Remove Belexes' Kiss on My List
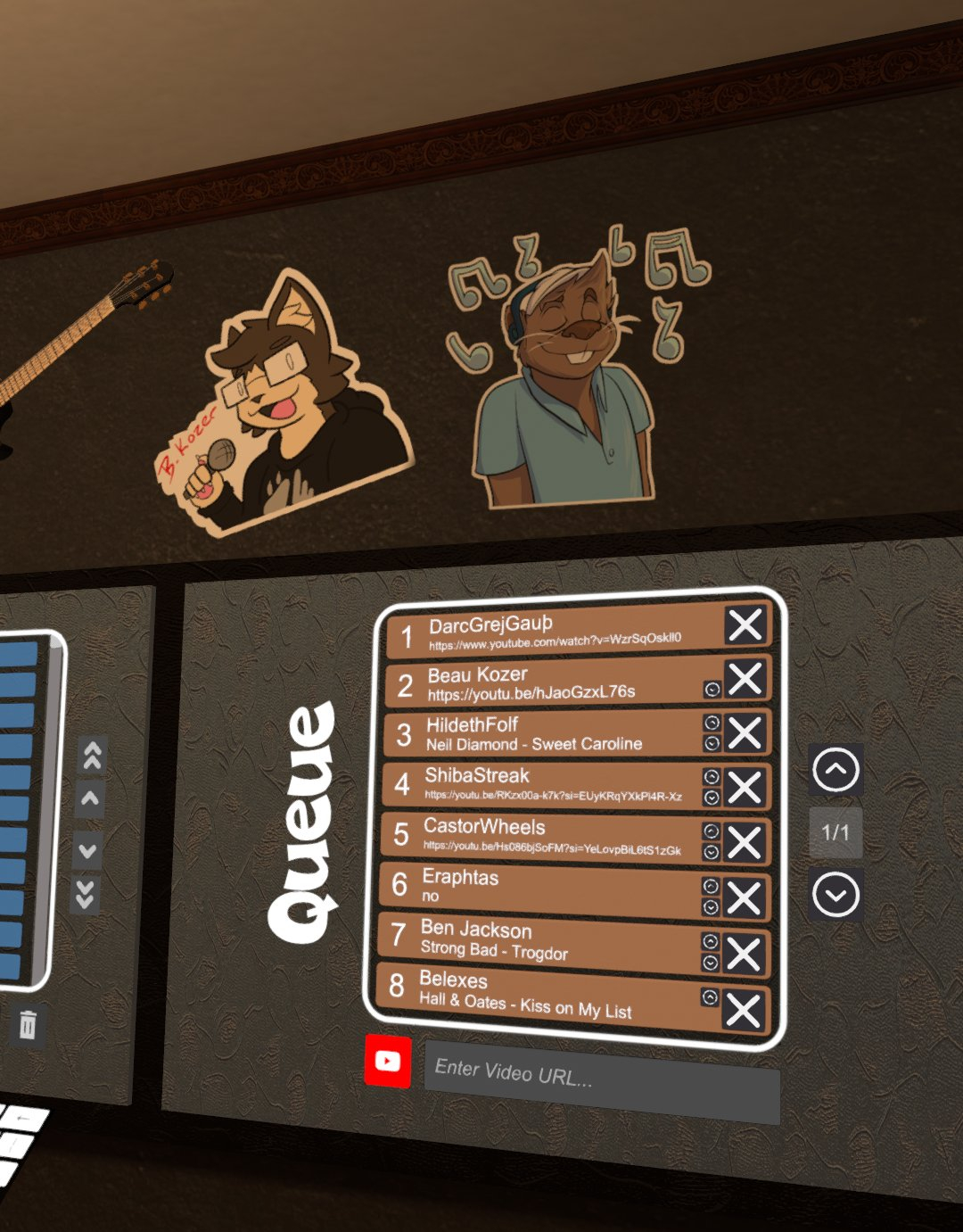Viewport: 963px width, 1232px height. [x=743, y=1011]
